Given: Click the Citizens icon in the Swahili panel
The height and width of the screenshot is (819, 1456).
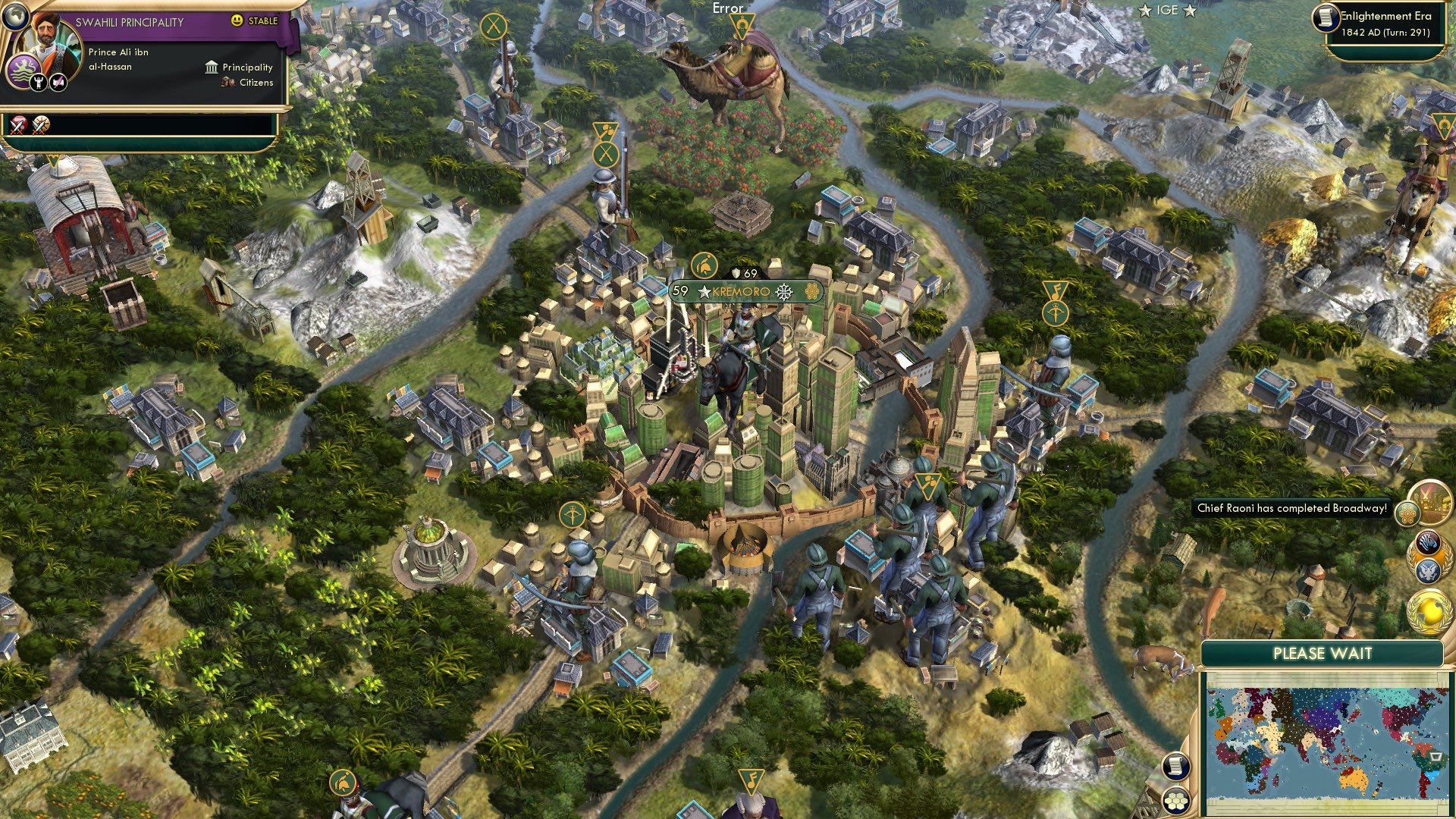Looking at the screenshot, I should pyautogui.click(x=228, y=83).
